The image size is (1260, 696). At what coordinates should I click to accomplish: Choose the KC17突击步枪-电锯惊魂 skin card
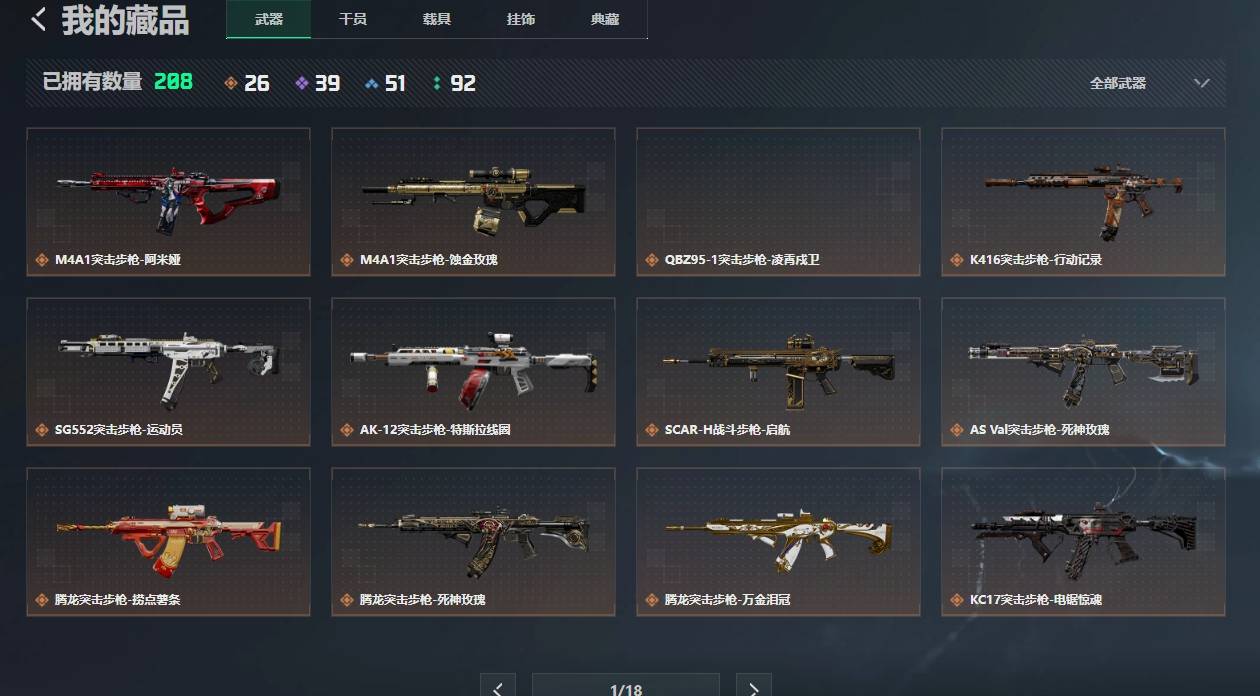[x=1083, y=541]
